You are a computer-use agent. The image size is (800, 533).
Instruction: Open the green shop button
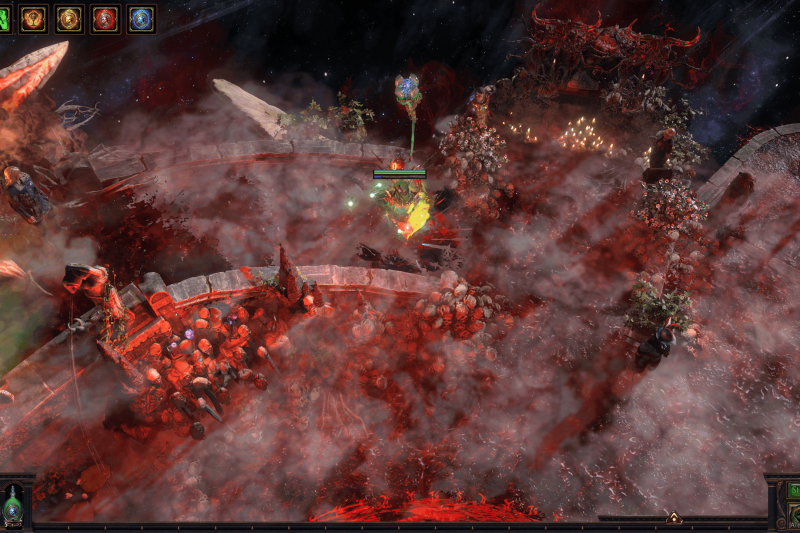click(x=793, y=490)
